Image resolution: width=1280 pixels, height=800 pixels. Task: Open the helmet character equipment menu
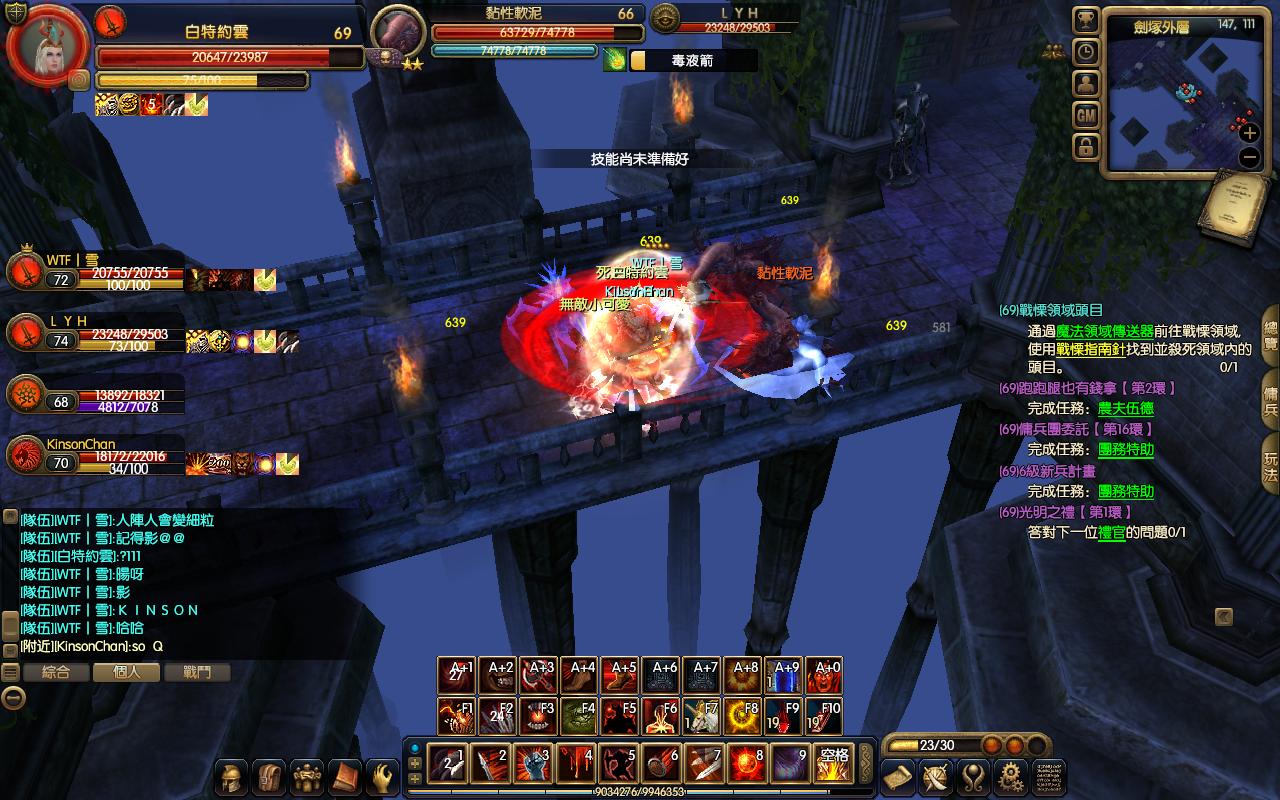pyautogui.click(x=232, y=776)
